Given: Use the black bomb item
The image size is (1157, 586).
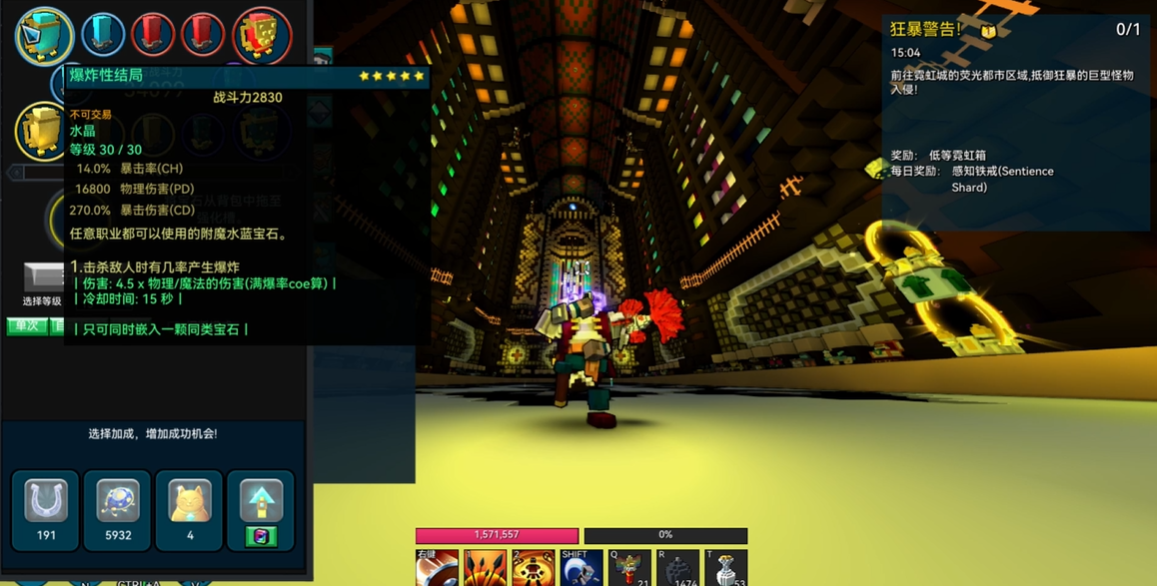Looking at the screenshot, I should (x=678, y=569).
